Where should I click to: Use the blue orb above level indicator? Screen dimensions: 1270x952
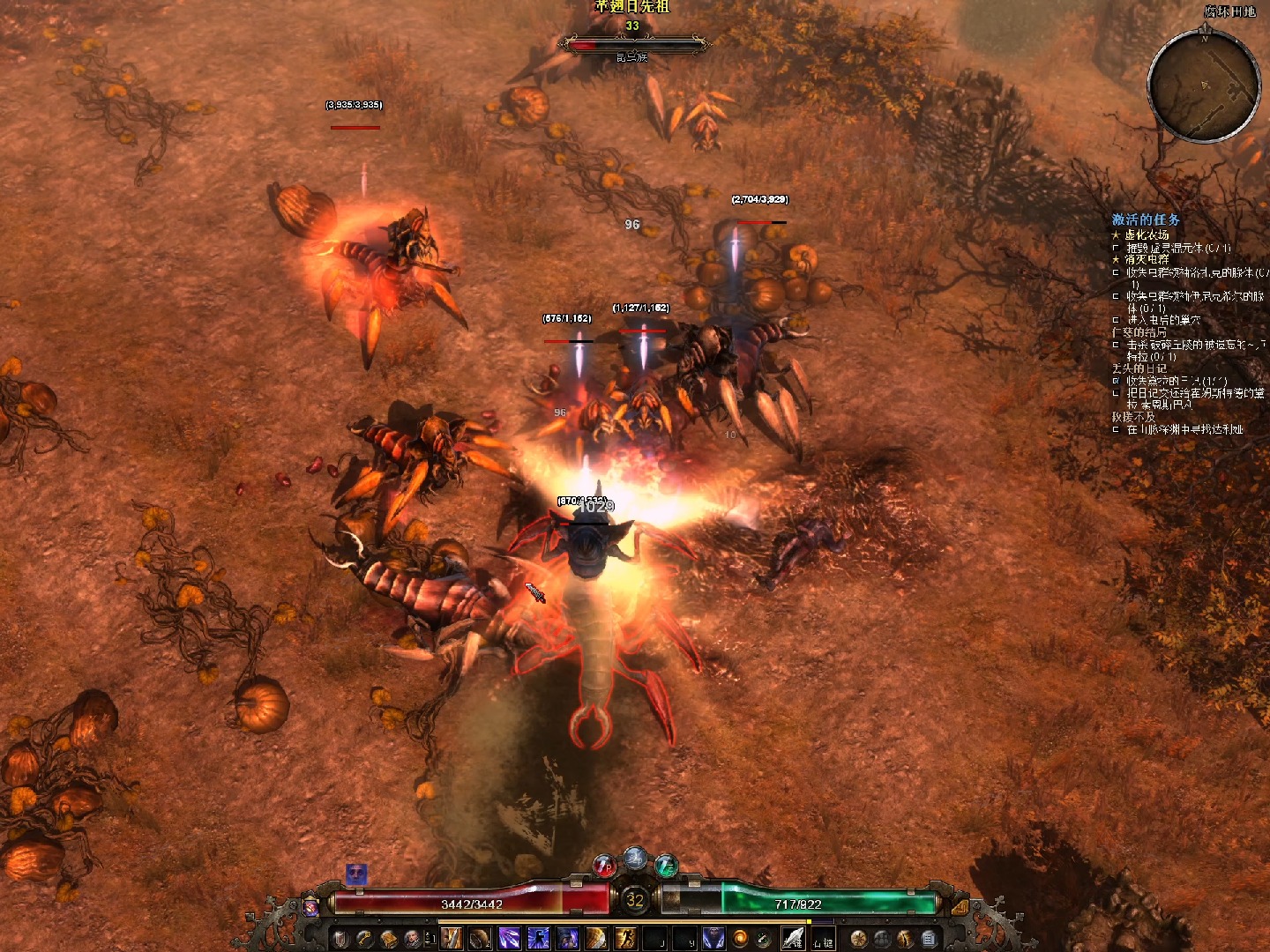[x=635, y=858]
